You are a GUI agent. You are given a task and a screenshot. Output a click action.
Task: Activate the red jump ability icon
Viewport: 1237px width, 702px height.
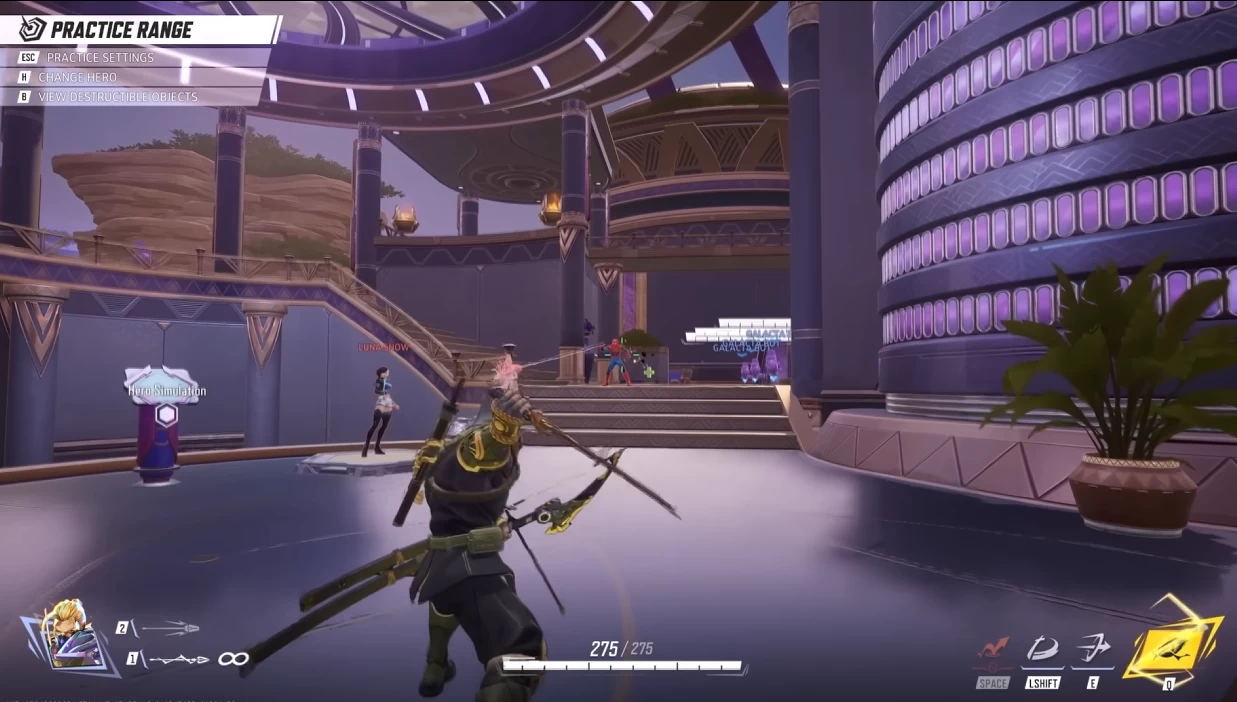tap(993, 649)
